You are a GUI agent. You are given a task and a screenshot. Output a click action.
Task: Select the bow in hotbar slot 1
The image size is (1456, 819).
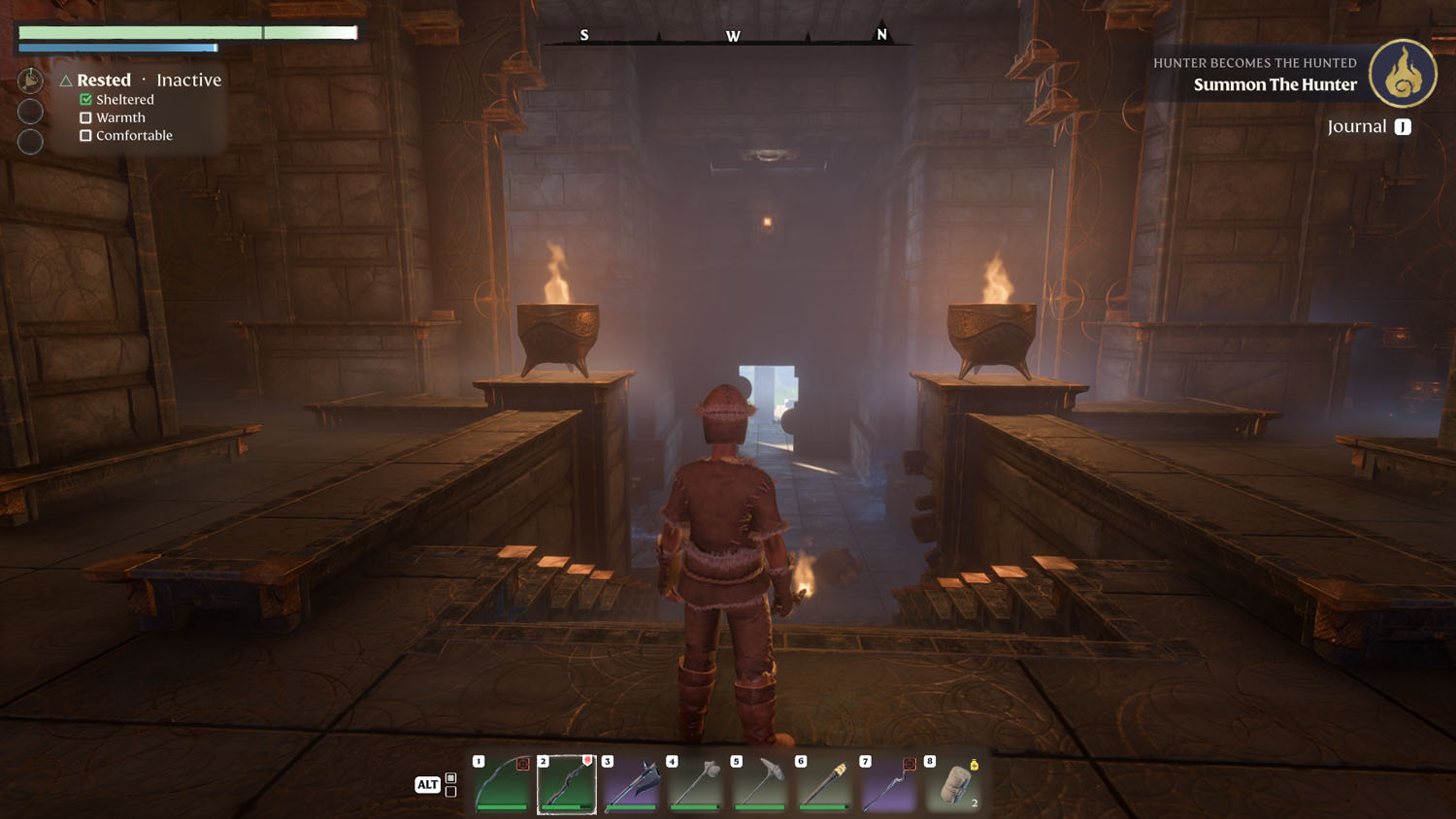tap(503, 784)
